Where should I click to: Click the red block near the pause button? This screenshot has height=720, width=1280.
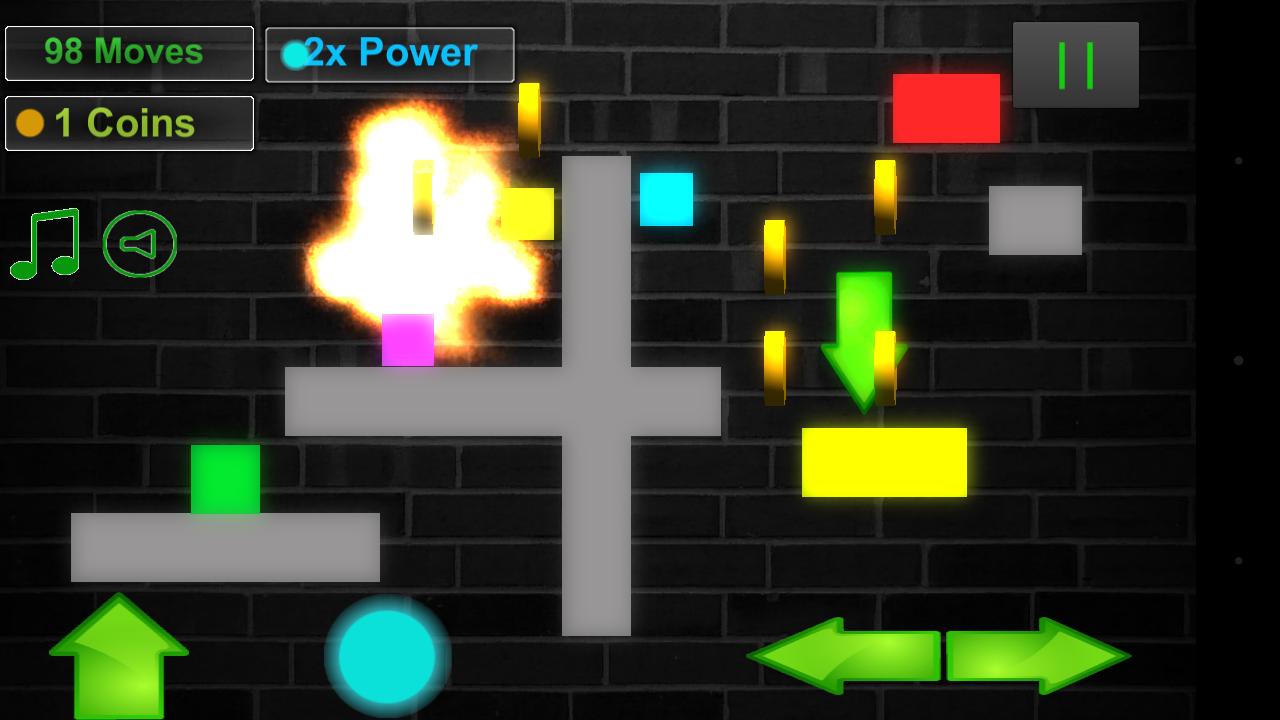tap(947, 110)
